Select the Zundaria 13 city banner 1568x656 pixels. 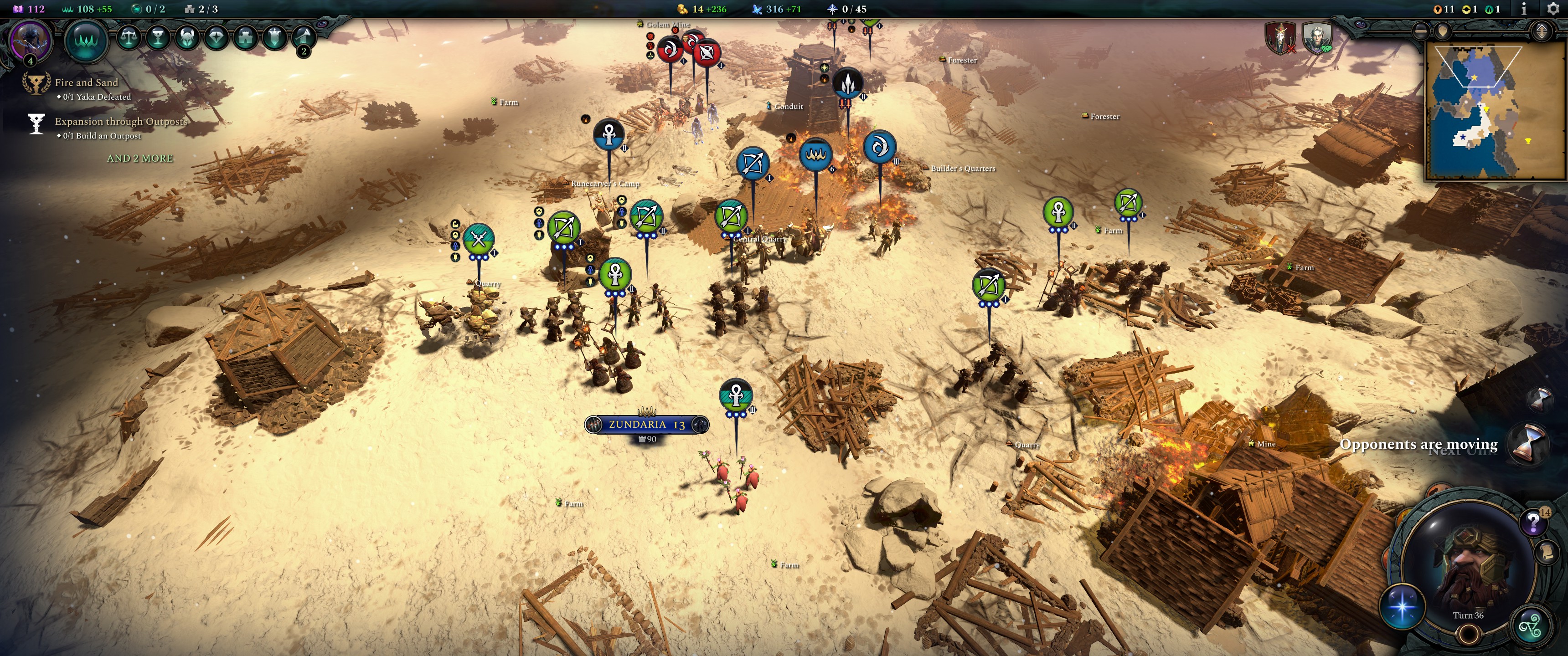[x=646, y=425]
